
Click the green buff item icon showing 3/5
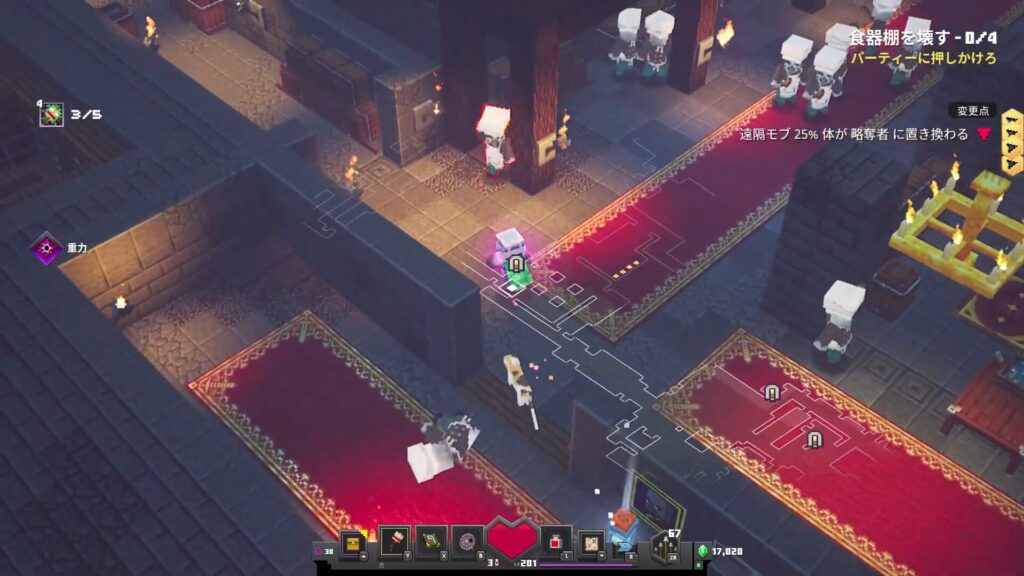pos(52,114)
